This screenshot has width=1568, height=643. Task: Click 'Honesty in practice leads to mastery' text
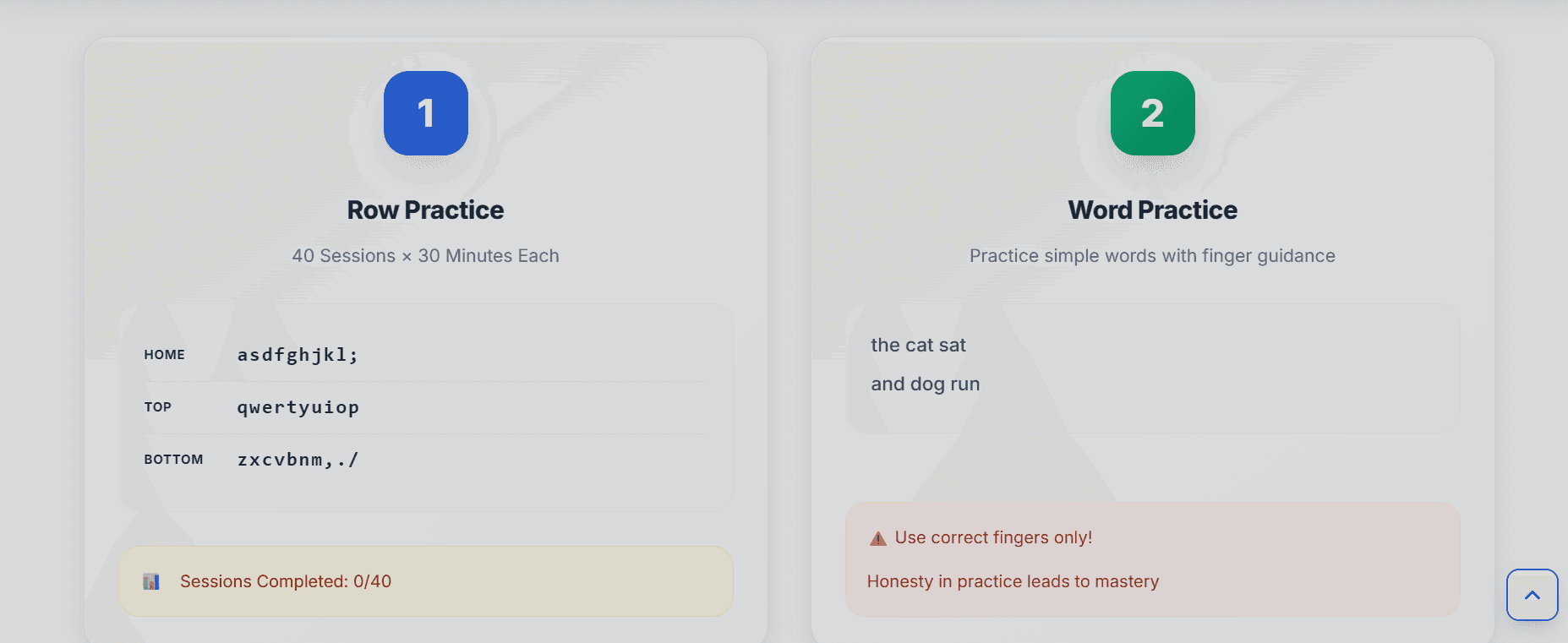coord(1013,581)
